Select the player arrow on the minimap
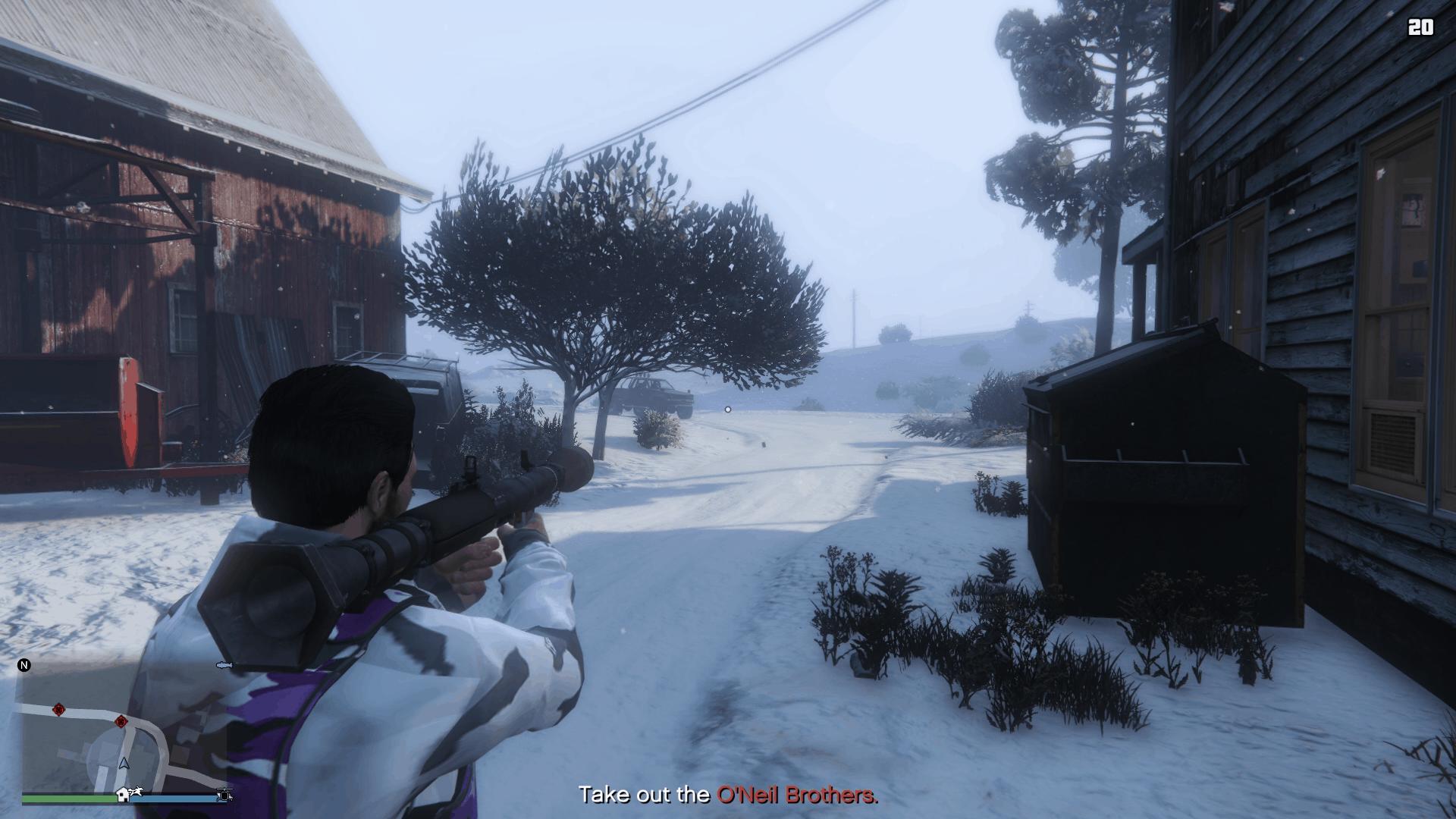The height and width of the screenshot is (819, 1456). 124,763
